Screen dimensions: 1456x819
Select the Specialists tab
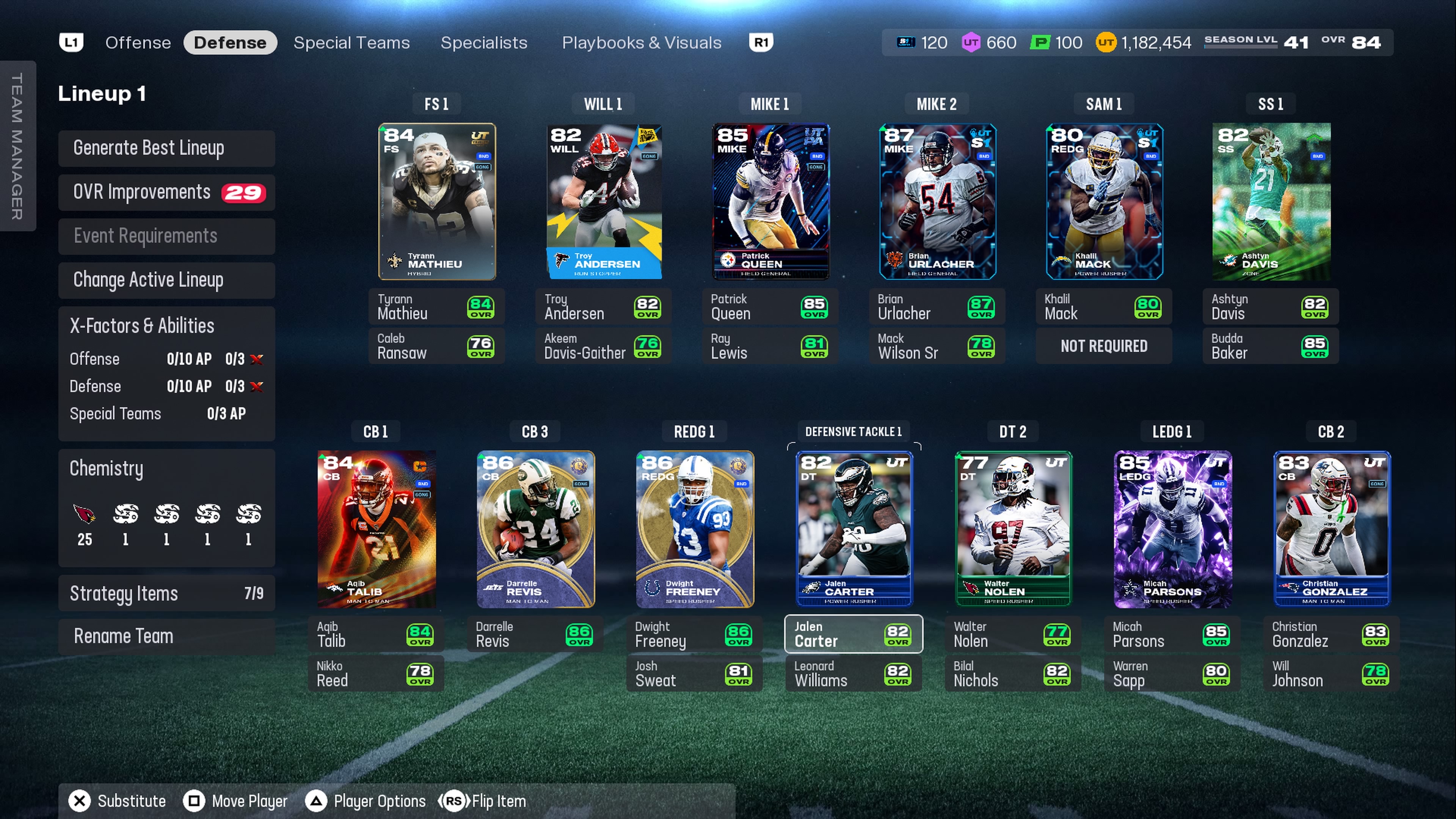point(483,42)
